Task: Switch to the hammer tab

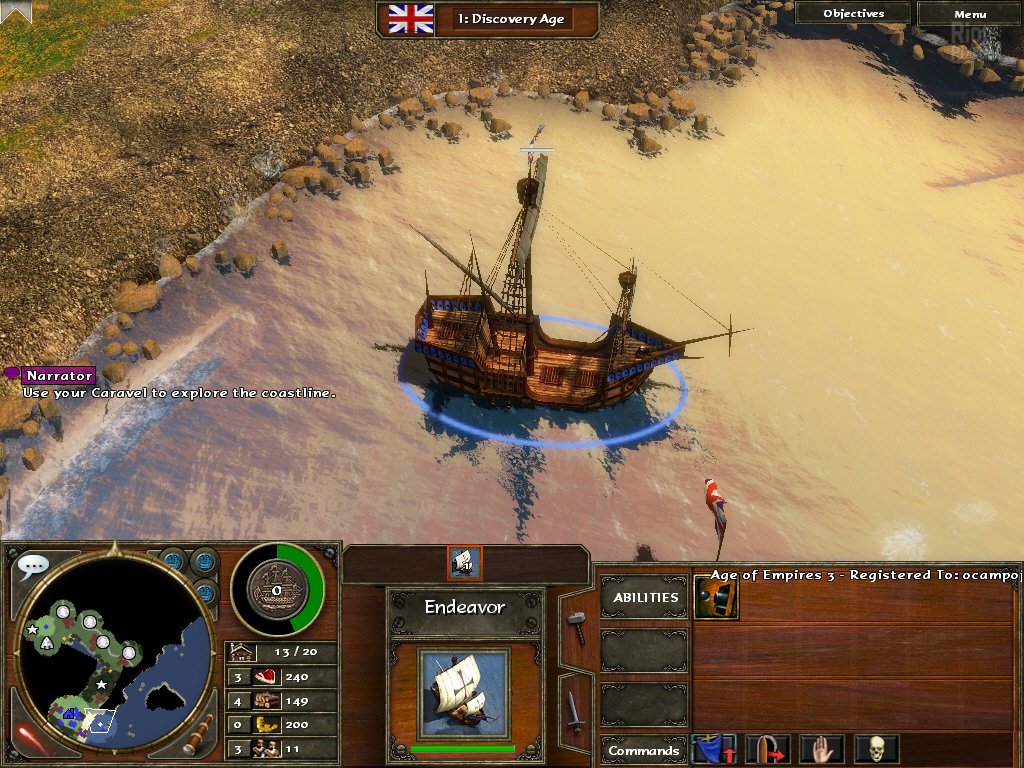Action: (x=577, y=626)
